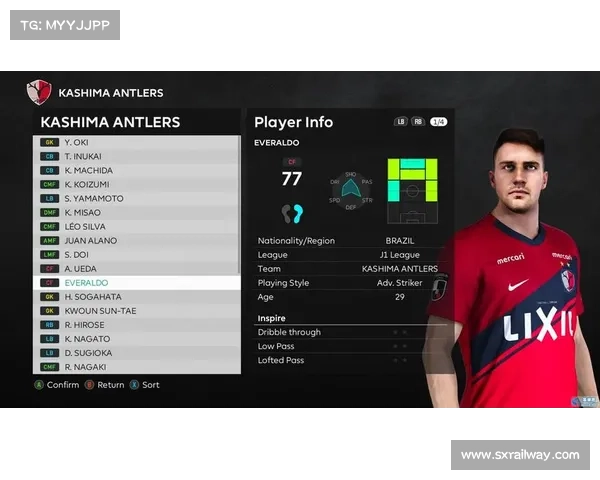Choose T. Inukai from the roster
The width and height of the screenshot is (600, 480).
(137, 156)
